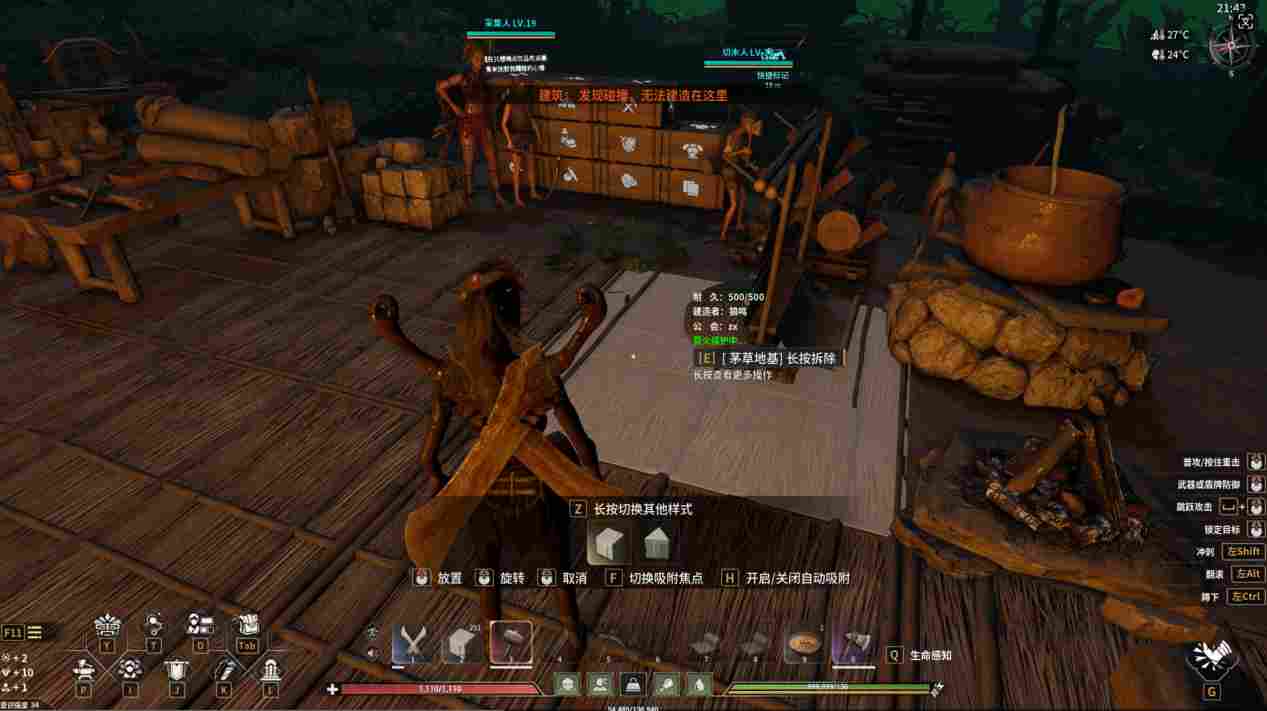Viewport: 1267px width, 711px height.
Task: Click the weight status icon below hotbar
Action: 632,685
